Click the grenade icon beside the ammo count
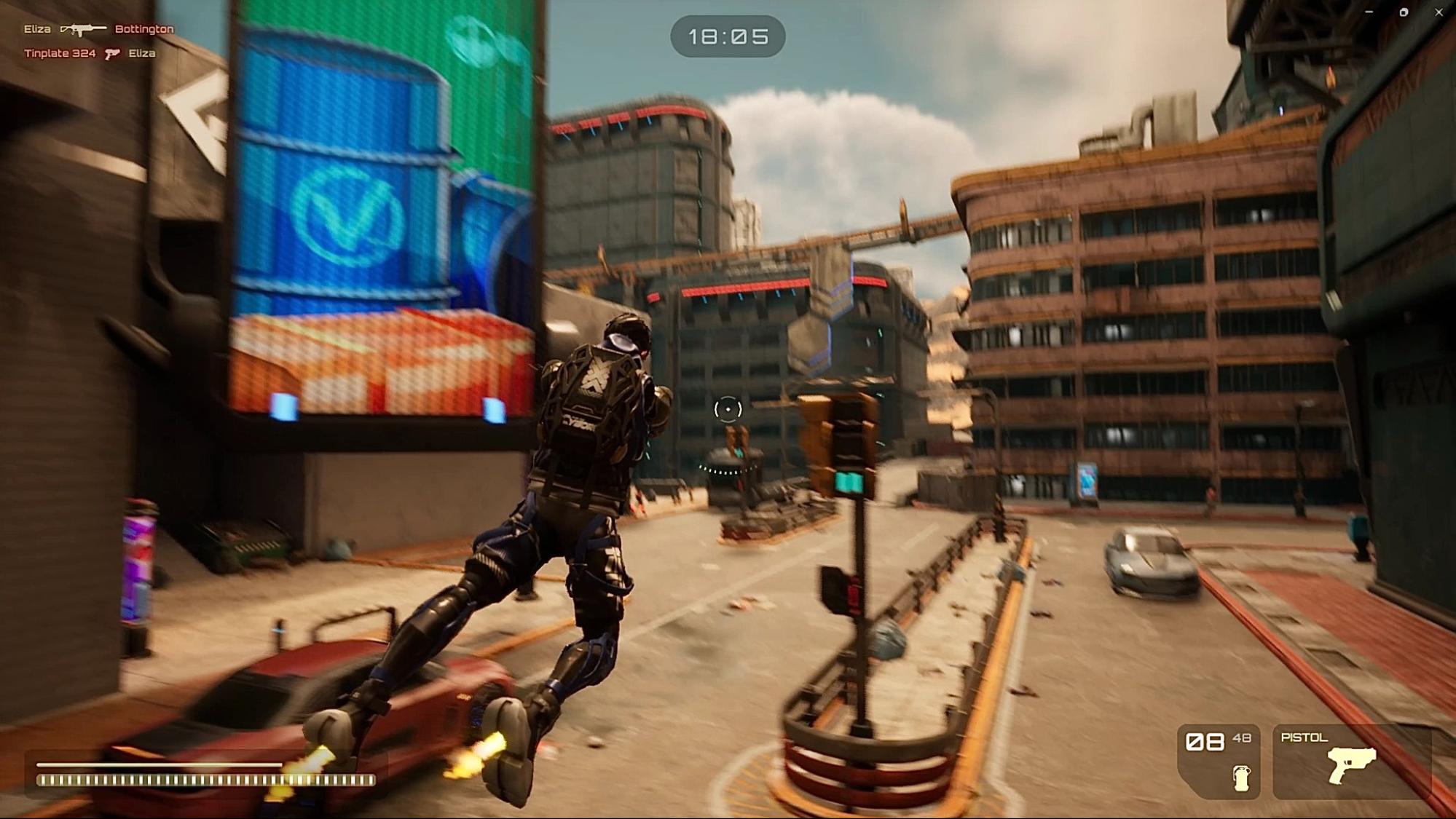The width and height of the screenshot is (1456, 819). click(x=1241, y=778)
